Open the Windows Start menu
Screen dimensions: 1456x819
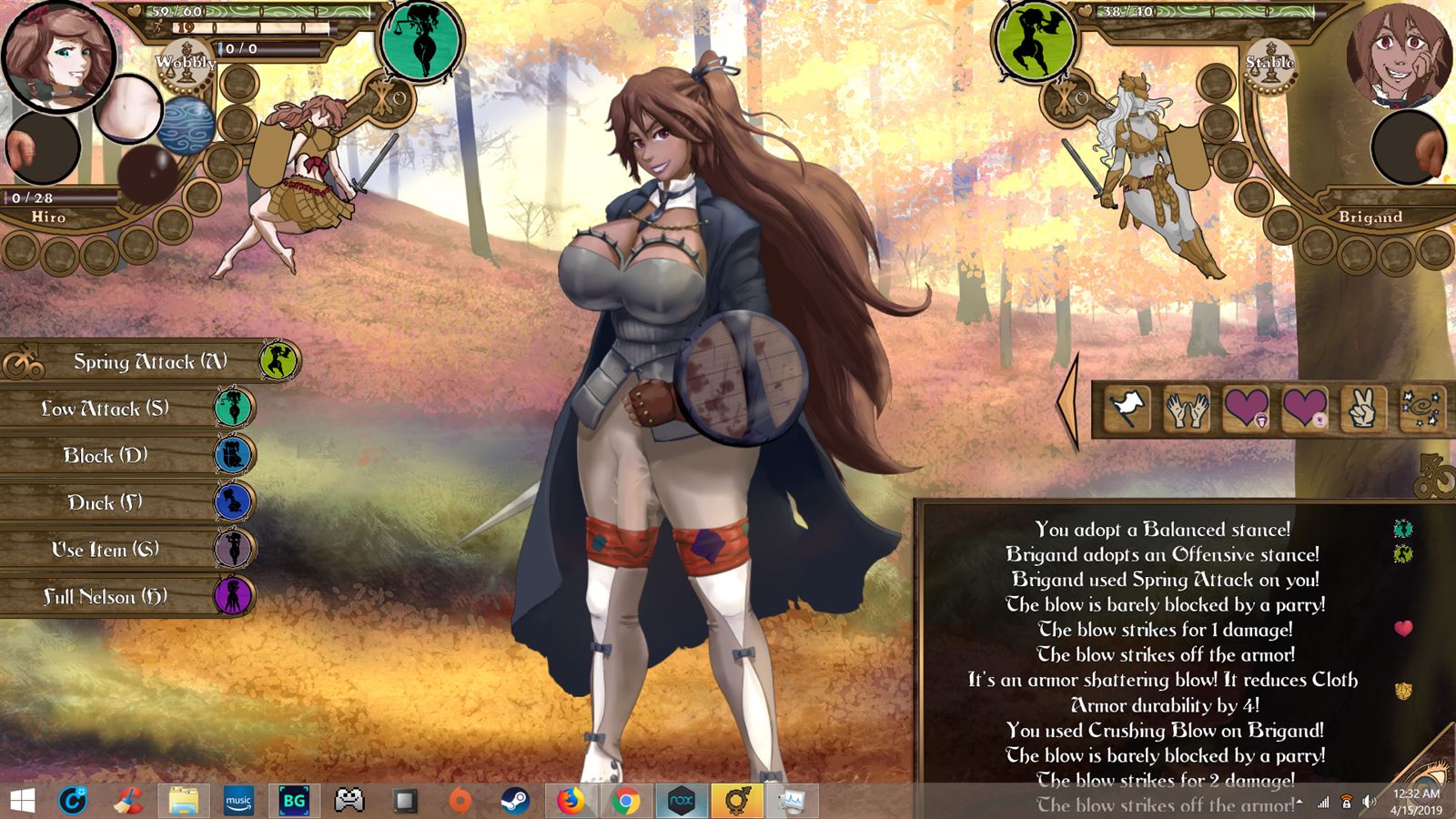click(x=22, y=801)
